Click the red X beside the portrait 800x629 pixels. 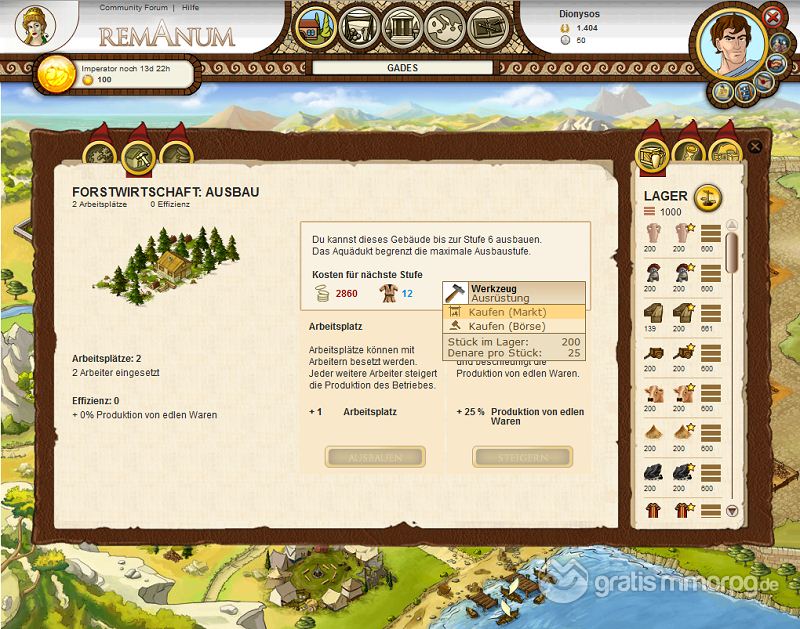(x=772, y=16)
